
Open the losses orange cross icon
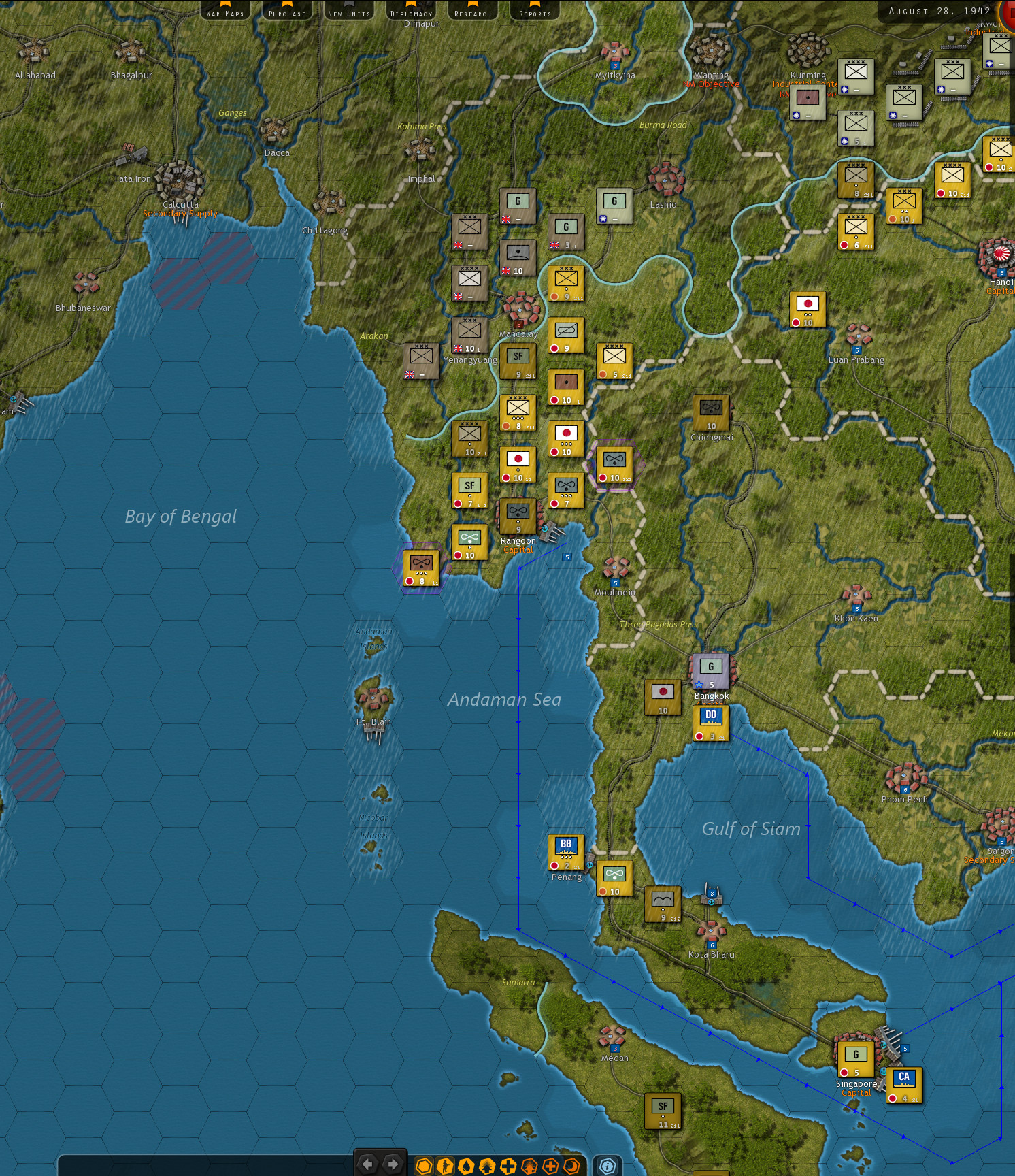[x=550, y=1165]
